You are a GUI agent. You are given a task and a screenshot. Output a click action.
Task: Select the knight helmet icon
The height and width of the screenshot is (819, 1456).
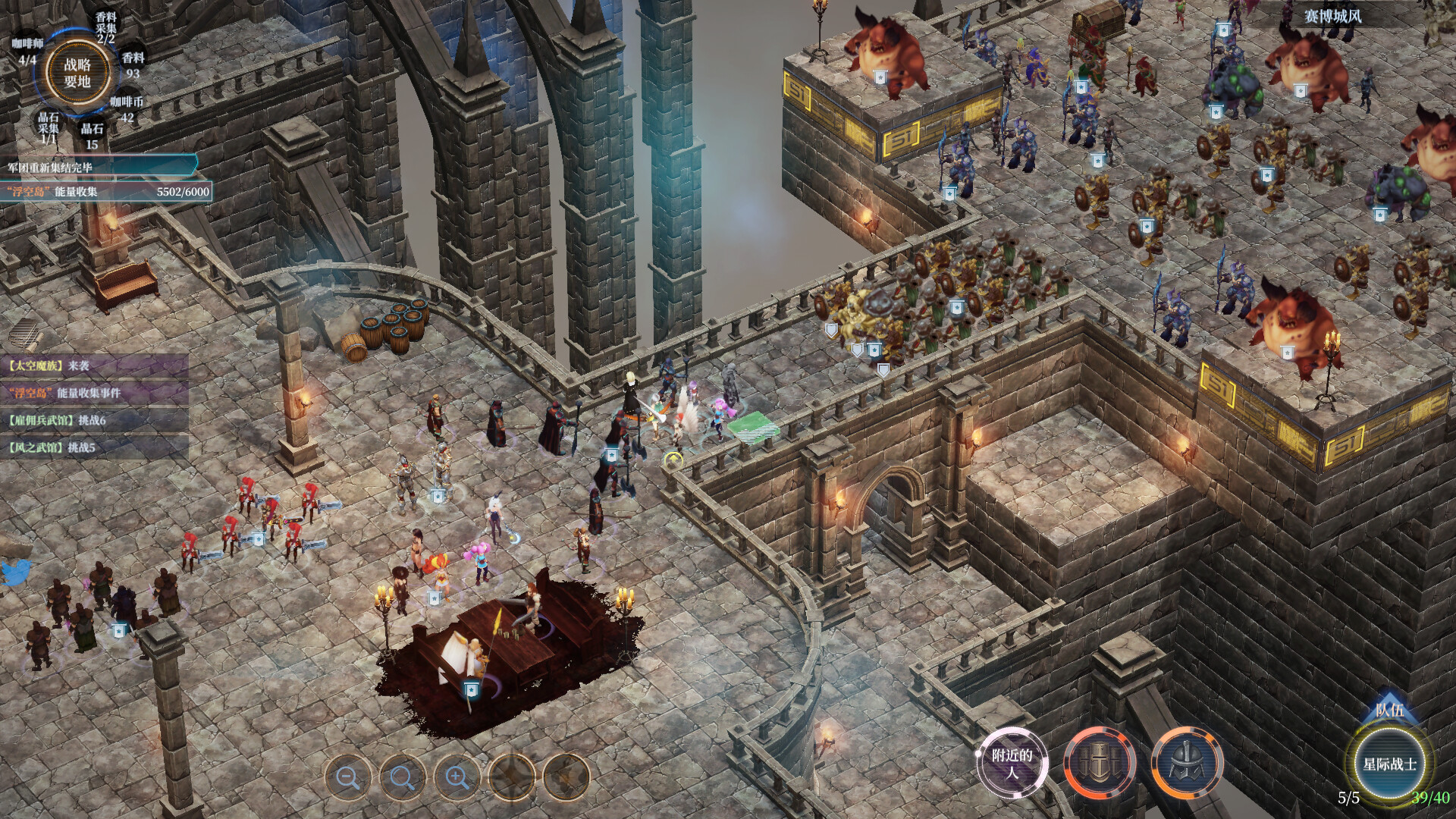point(1187,763)
